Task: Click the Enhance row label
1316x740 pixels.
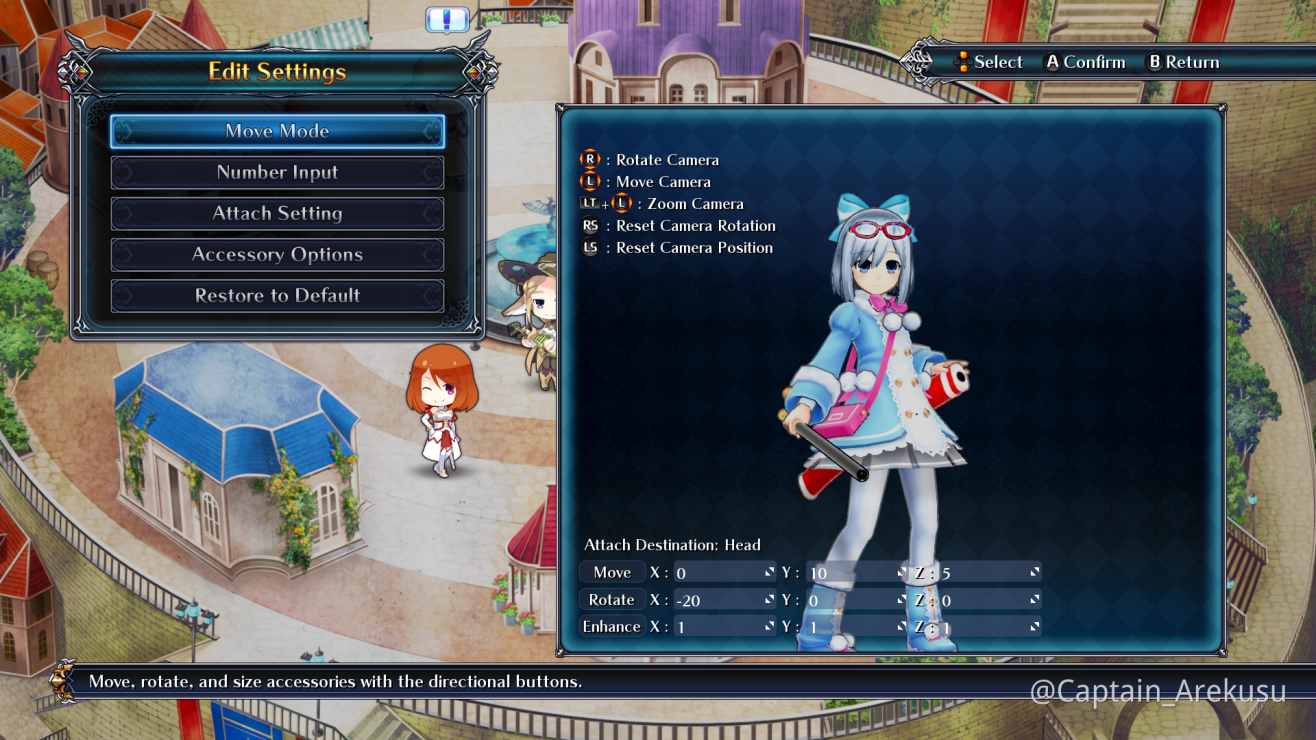Action: point(612,627)
